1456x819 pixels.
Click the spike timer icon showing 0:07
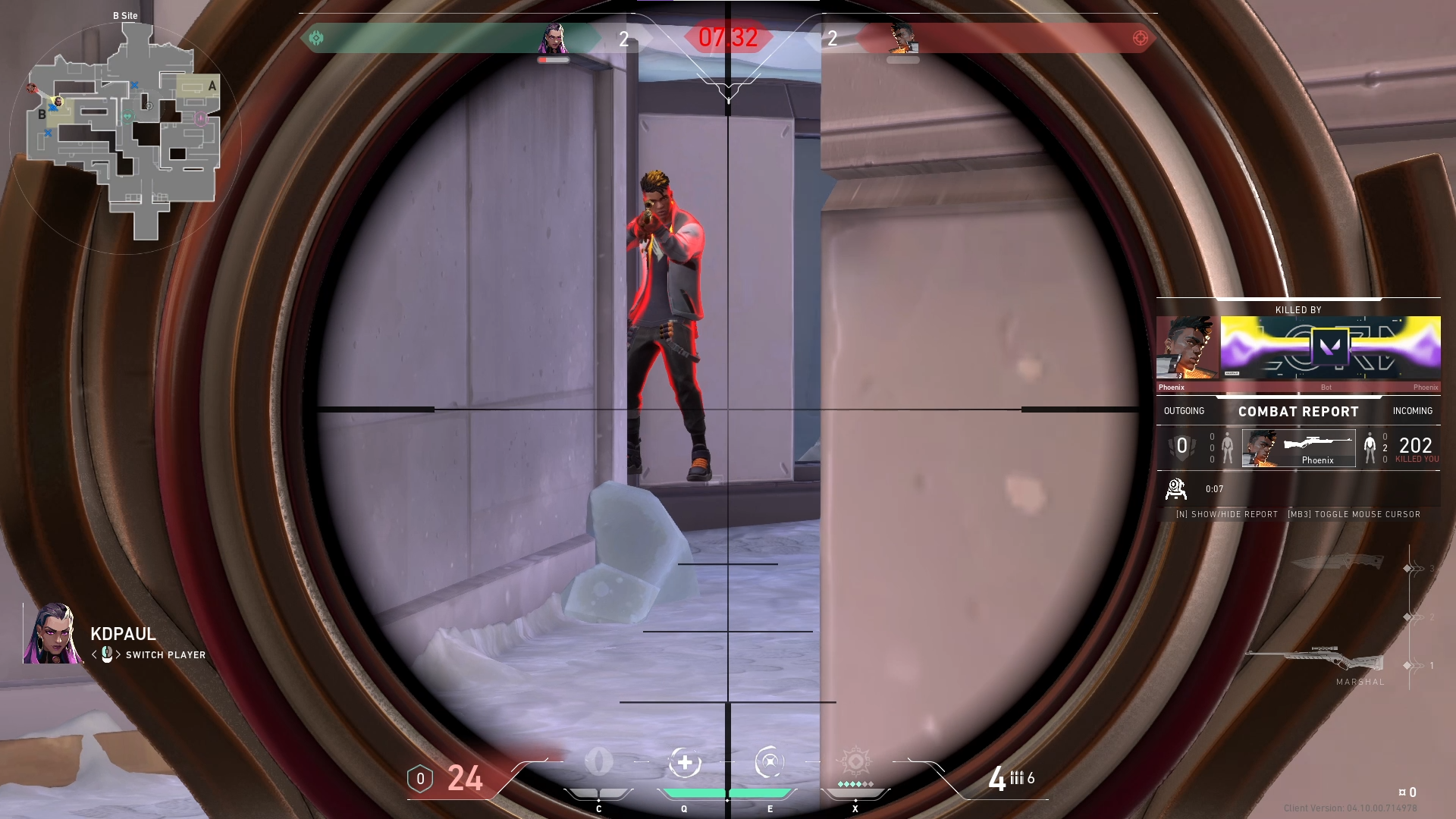pyautogui.click(x=1175, y=489)
